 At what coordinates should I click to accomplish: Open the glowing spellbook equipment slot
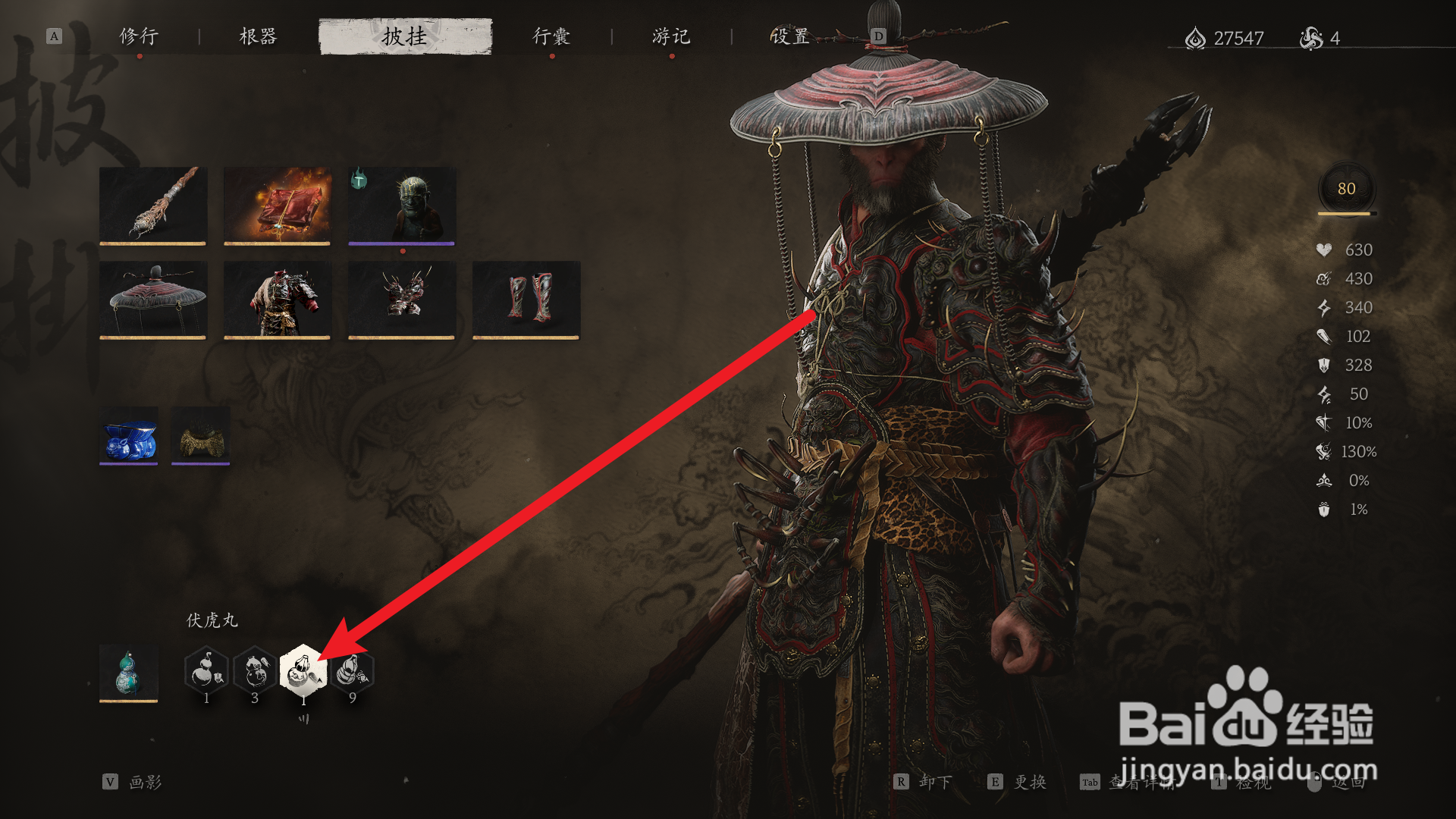277,206
